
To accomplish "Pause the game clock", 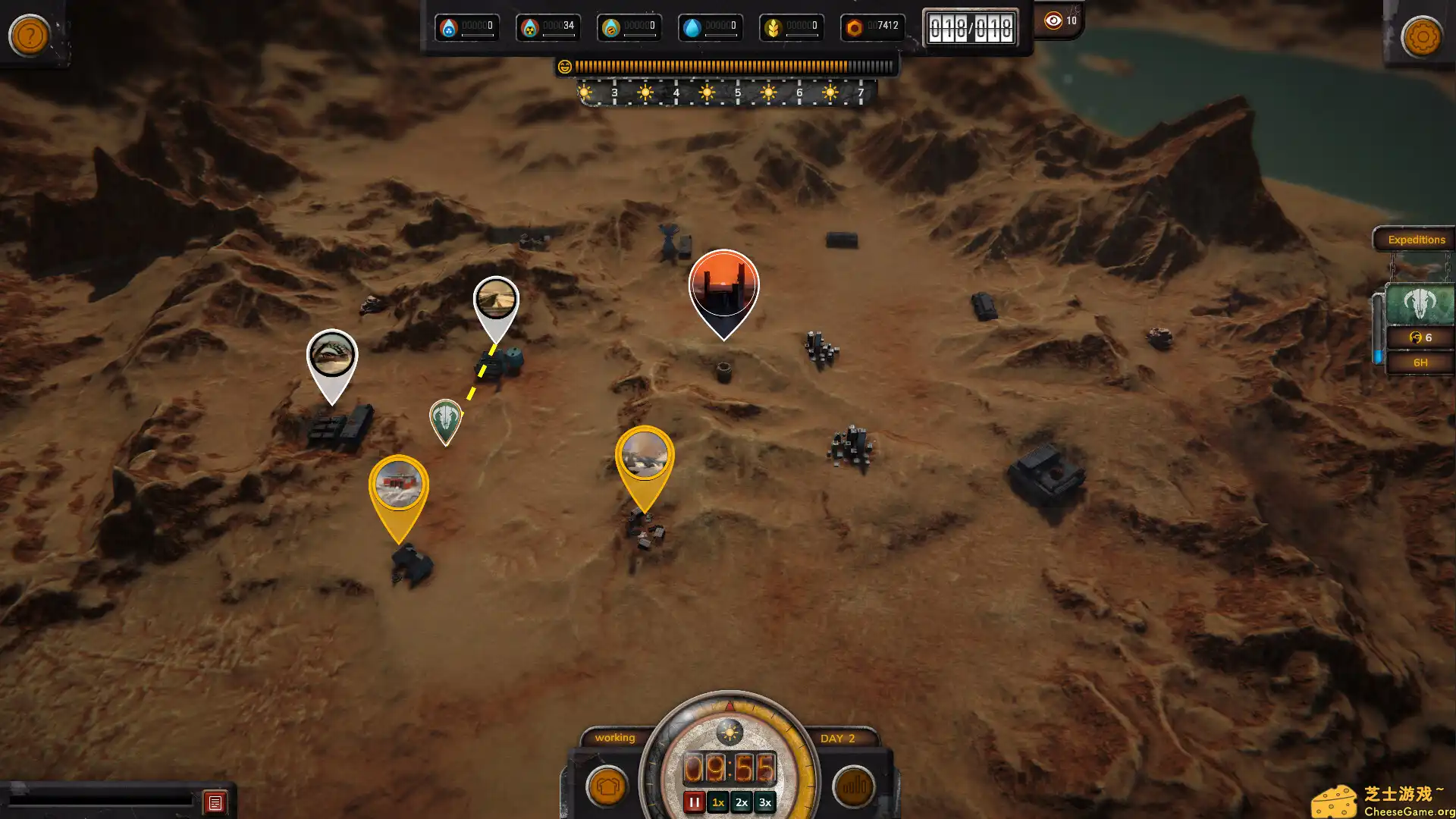I will pyautogui.click(x=694, y=802).
